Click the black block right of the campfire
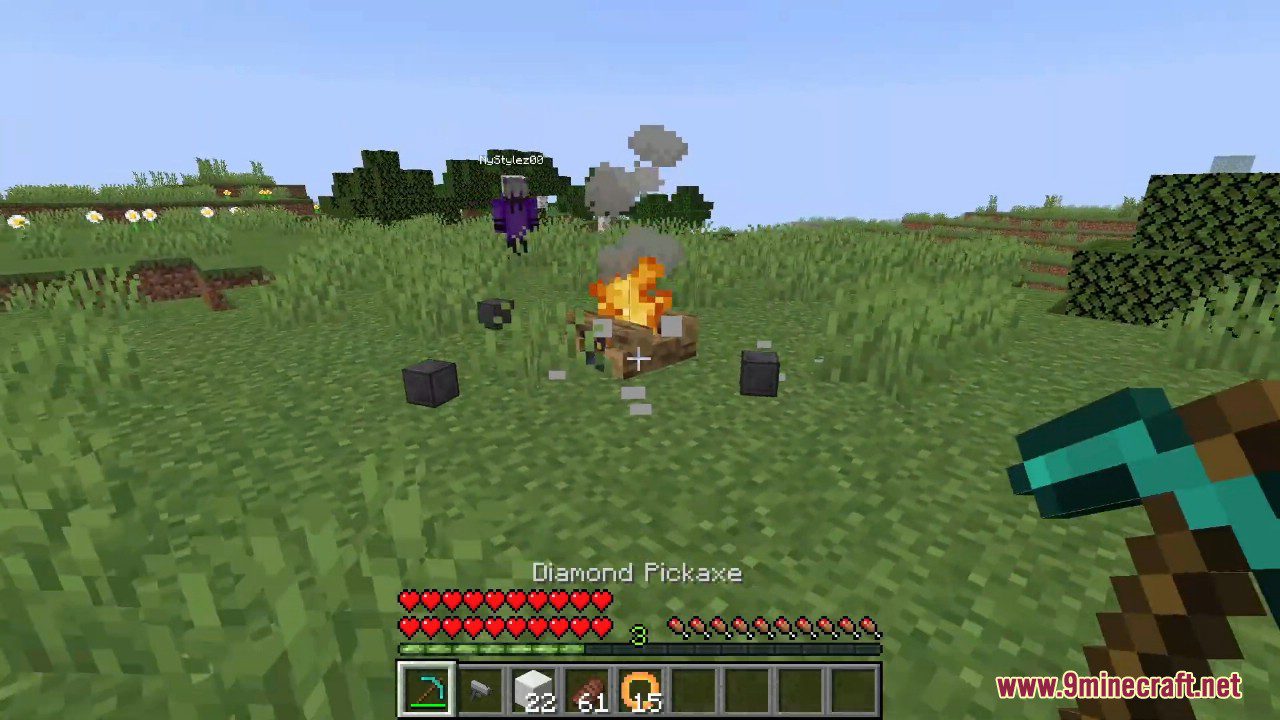The height and width of the screenshot is (720, 1280). 758,374
